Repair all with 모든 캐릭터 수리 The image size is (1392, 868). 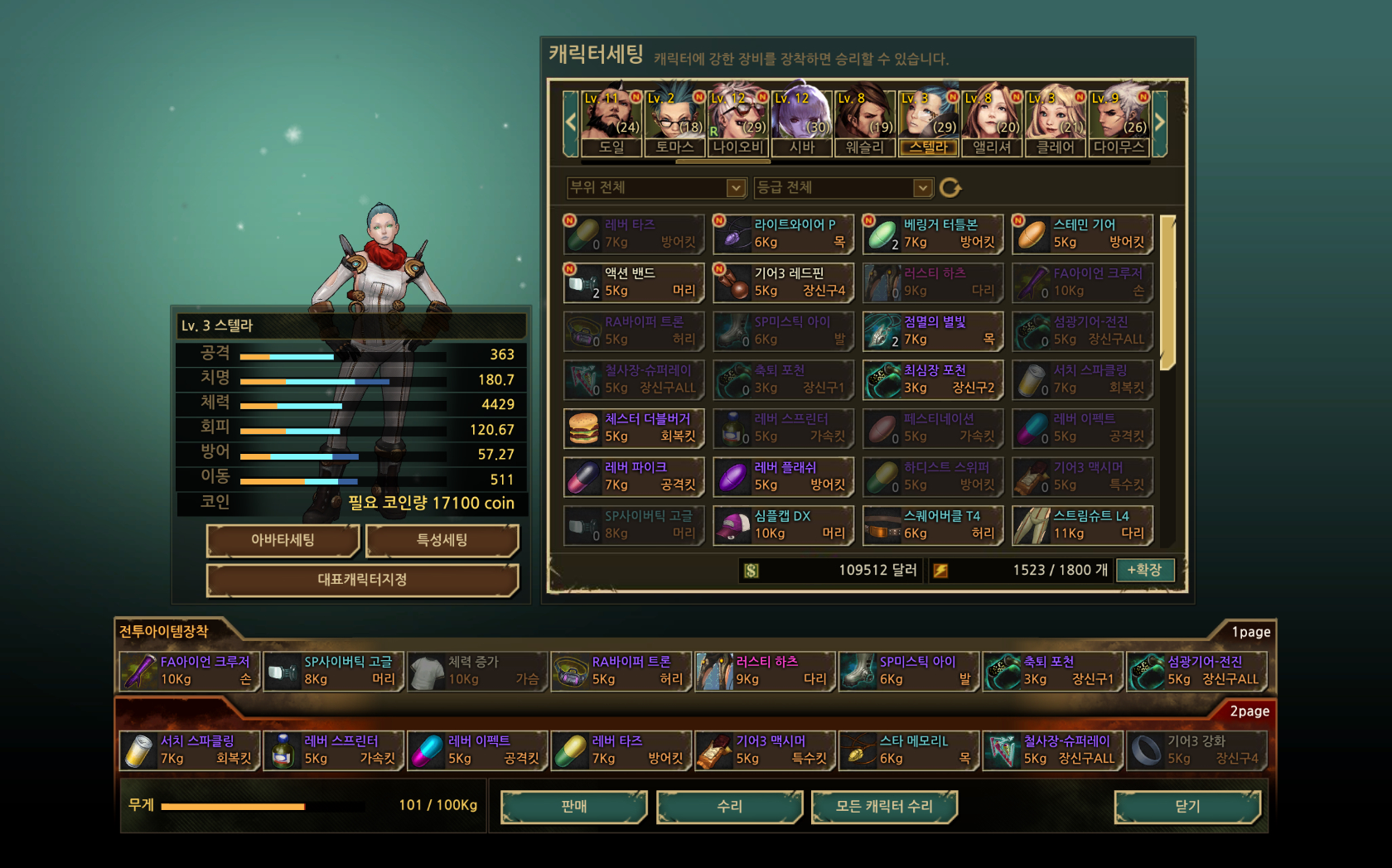pos(884,806)
